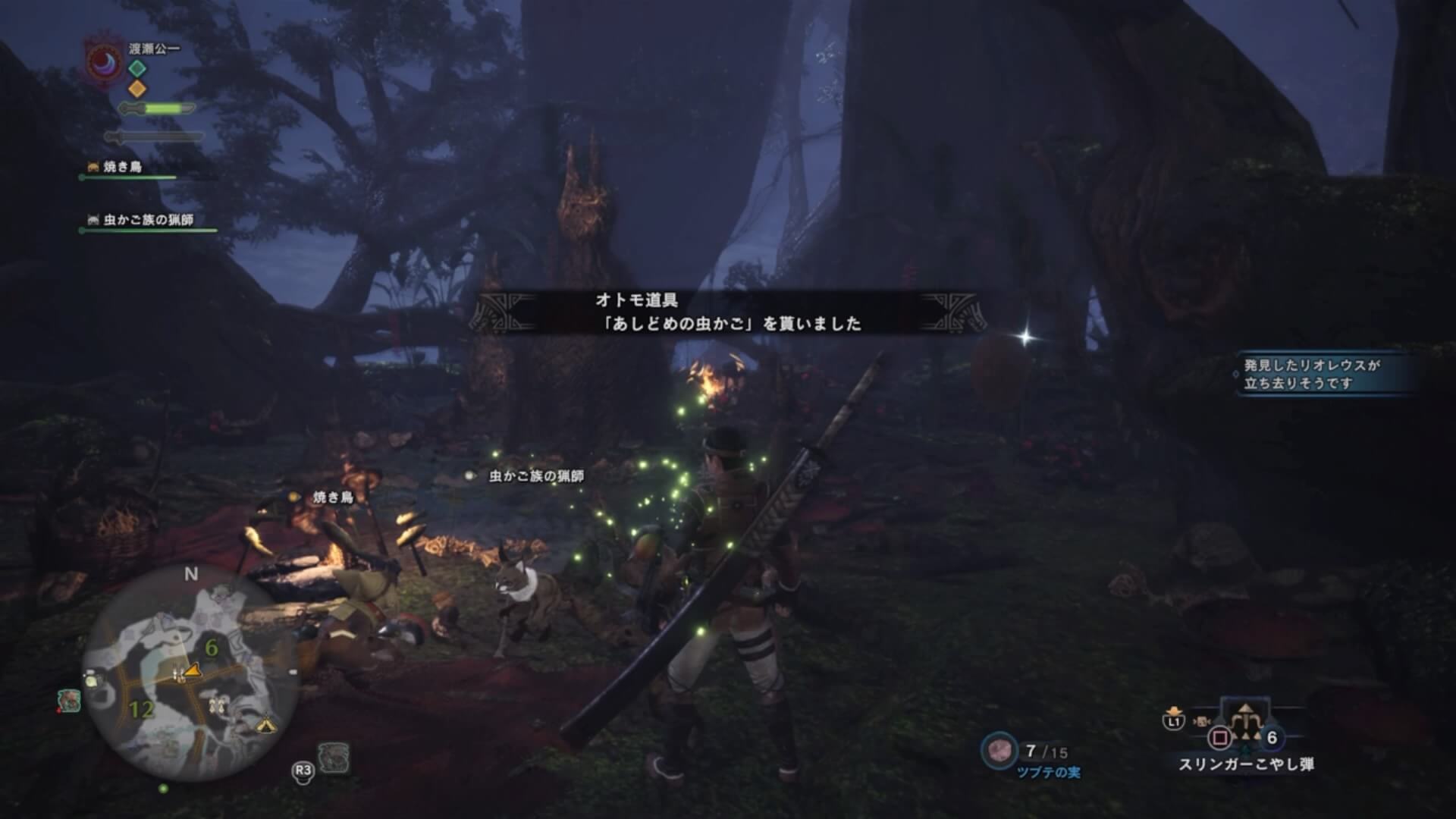Viewport: 1456px width, 819px height.
Task: Select the camp tent marker on minimap
Action: pyautogui.click(x=264, y=726)
